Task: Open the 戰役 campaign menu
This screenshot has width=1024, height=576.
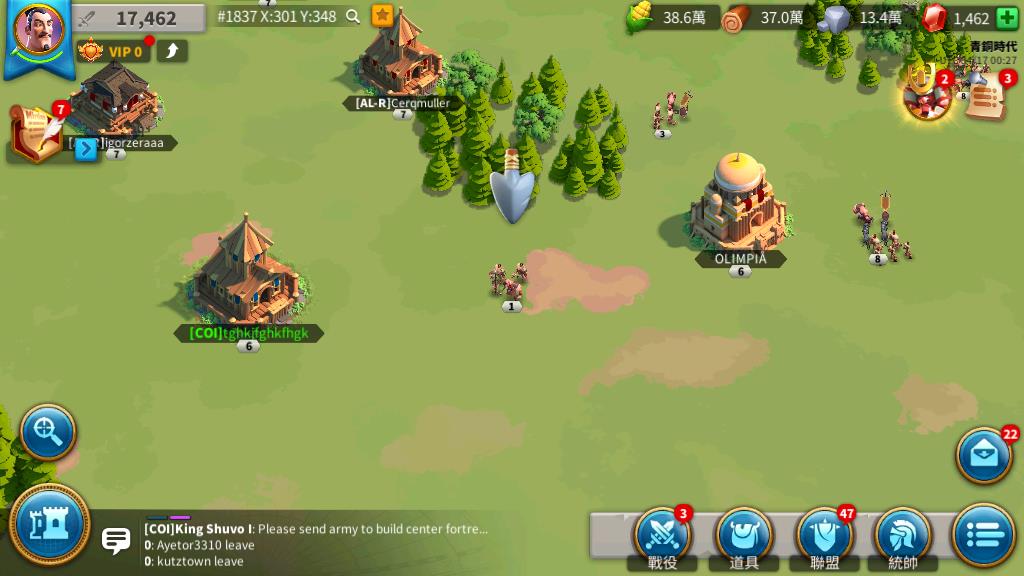Action: click(x=663, y=536)
